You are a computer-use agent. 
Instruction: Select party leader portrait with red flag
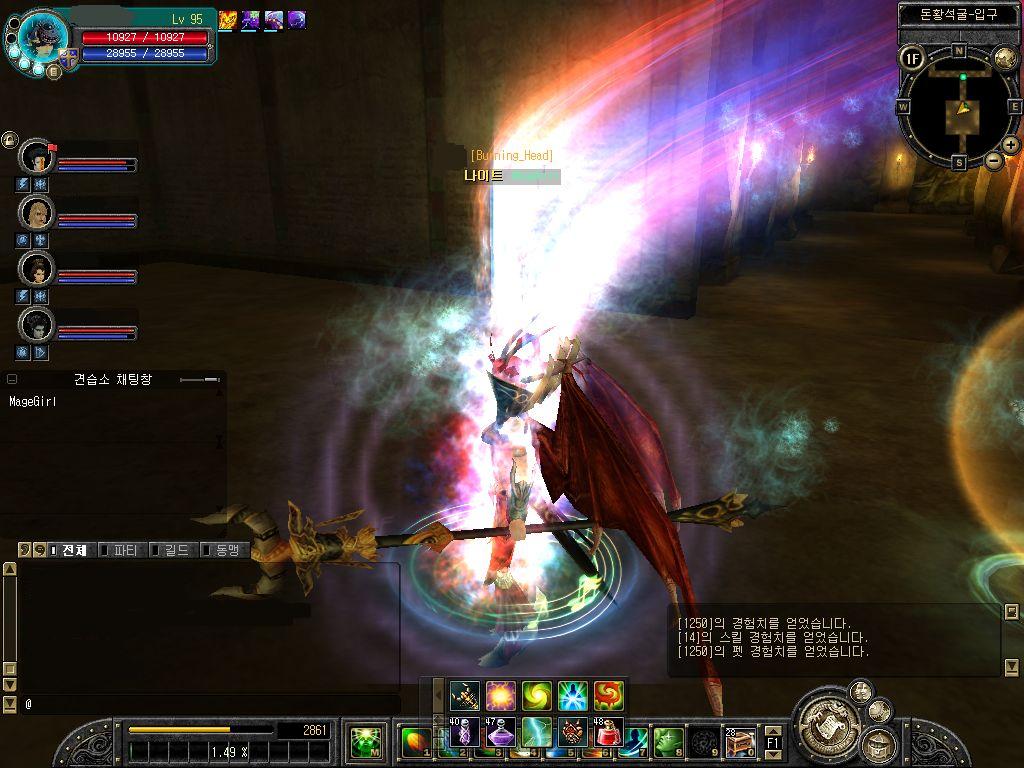coord(36,157)
